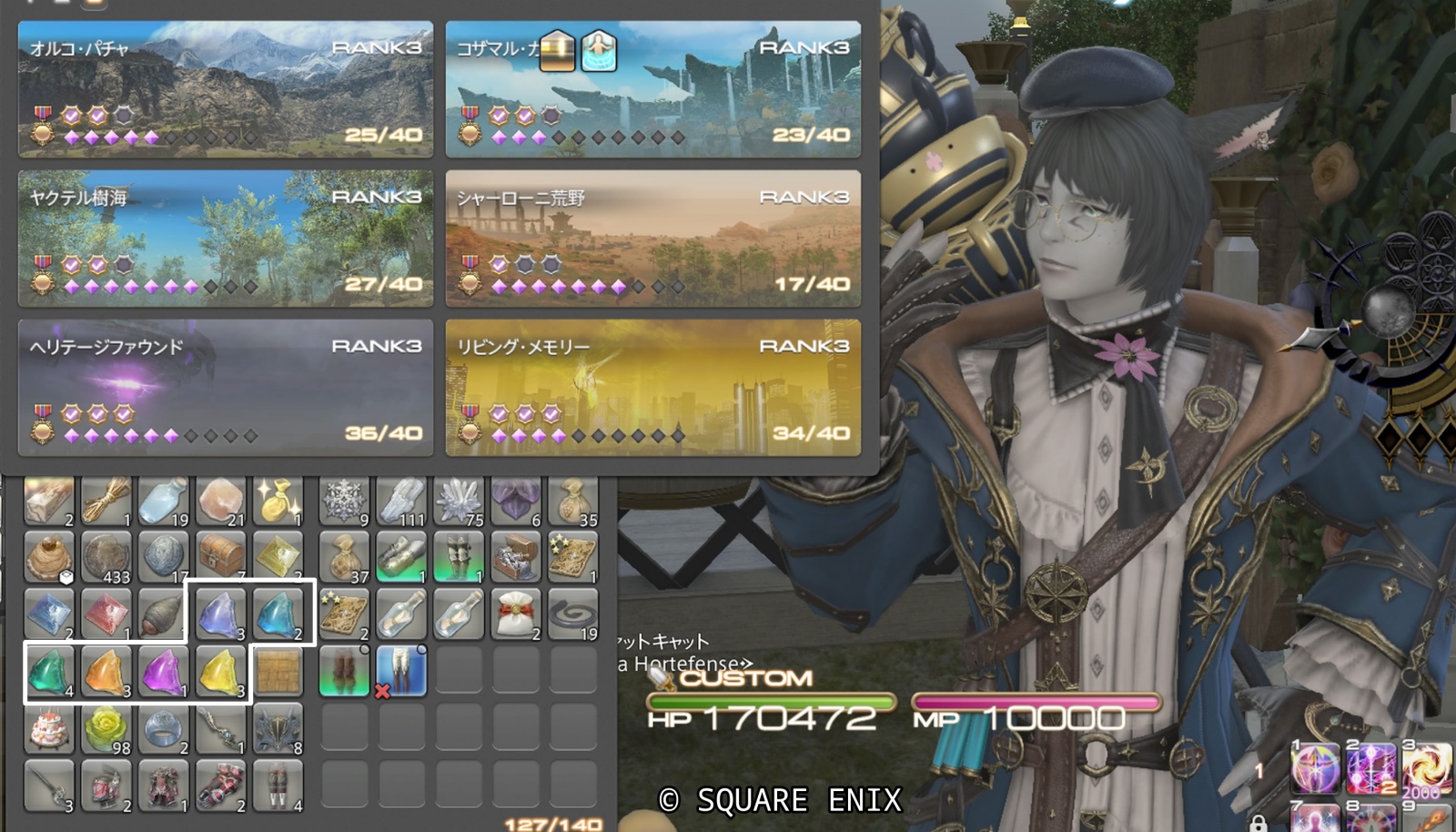
Task: Activate the purple magic circle ability in slot 2
Action: [1371, 767]
